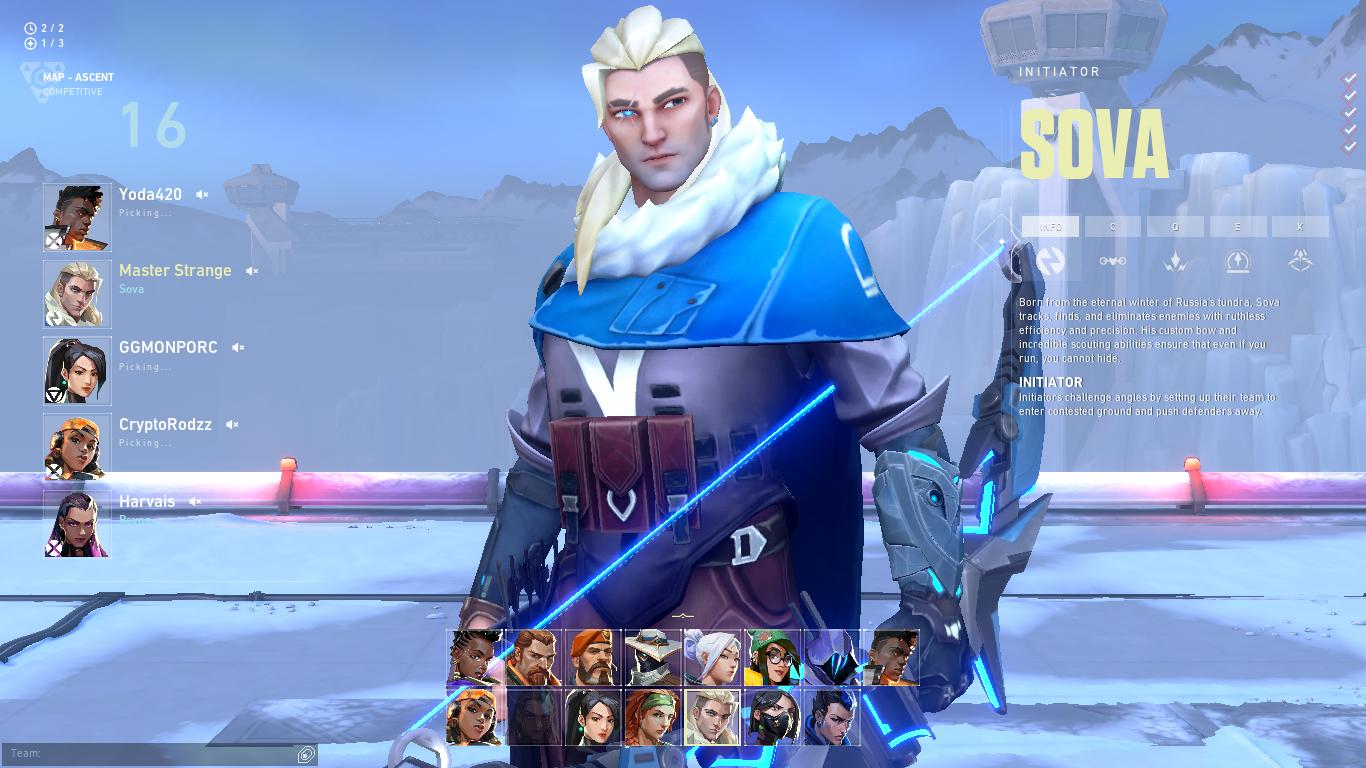Pick Brimstone in the agent roster
This screenshot has width=1366, height=768.
[x=593, y=657]
